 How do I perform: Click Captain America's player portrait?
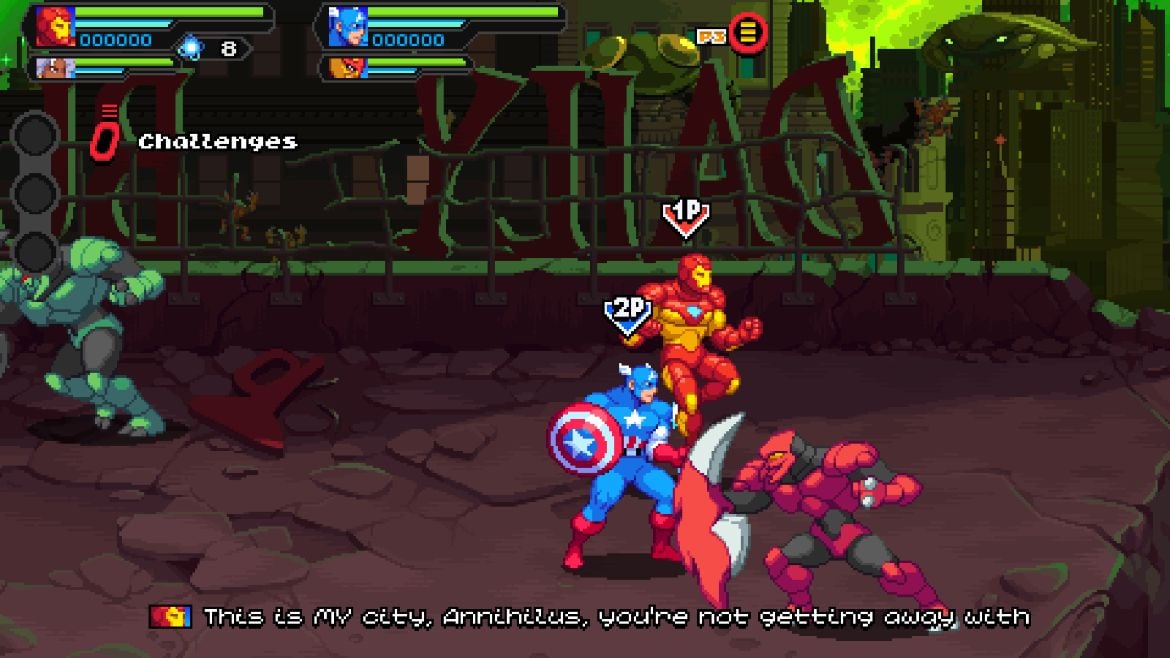347,26
